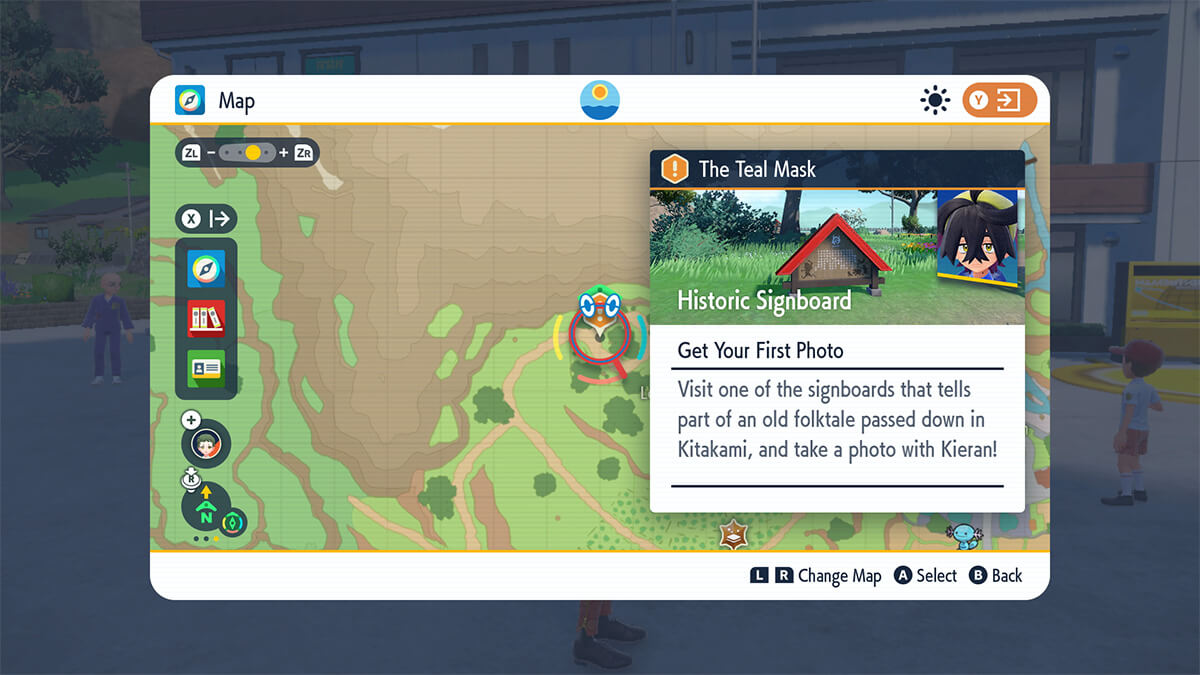Click the Select option in the footer
1200x675 pixels.
click(925, 576)
